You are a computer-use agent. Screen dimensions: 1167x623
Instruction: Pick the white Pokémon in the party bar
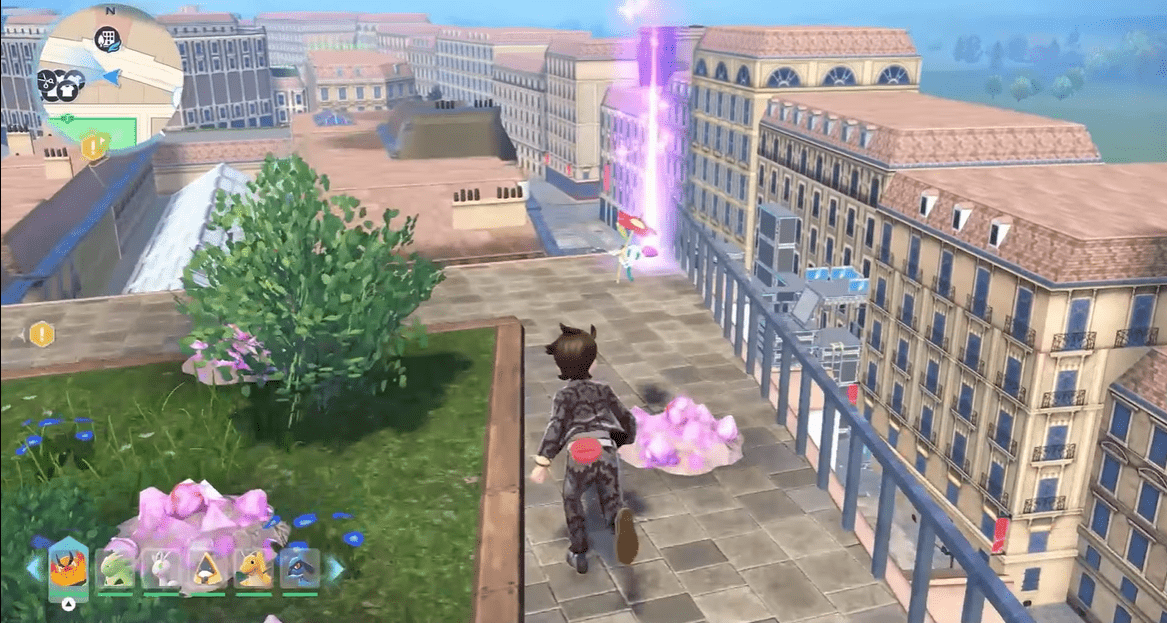pos(161,570)
